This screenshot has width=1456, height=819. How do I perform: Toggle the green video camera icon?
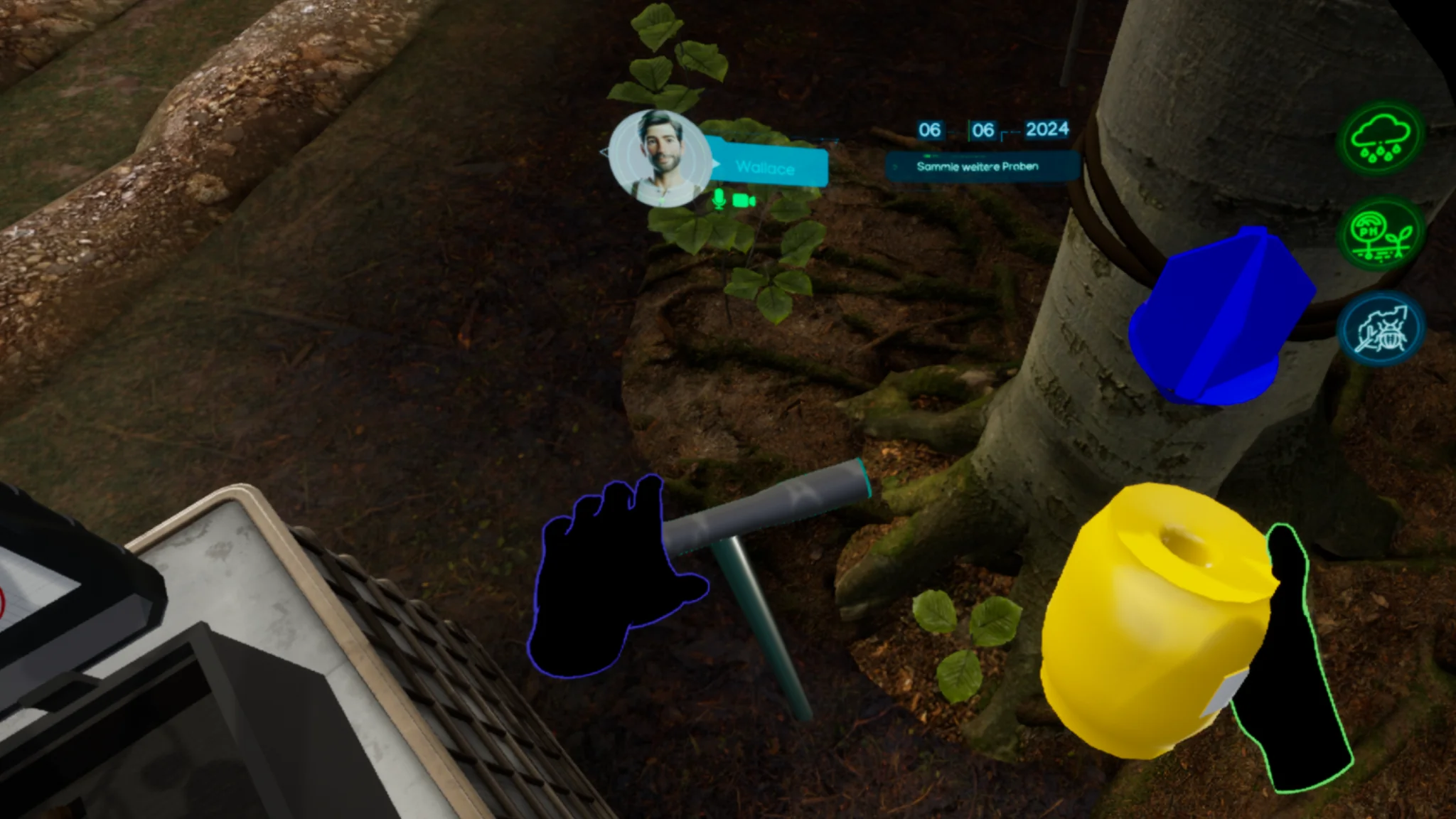coord(743,200)
